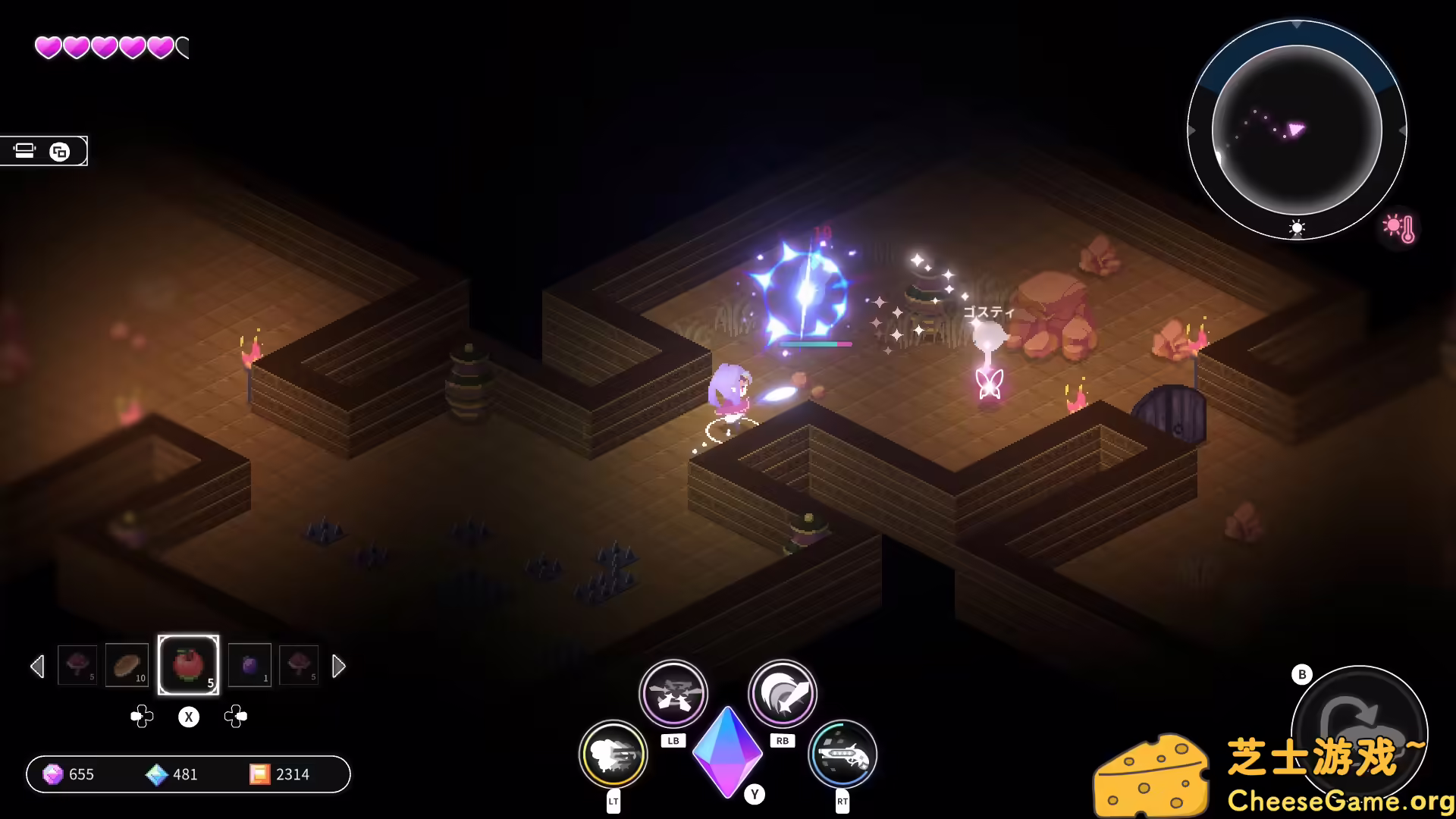Click the right d-pad prompt icon
1456x819 pixels.
coord(236,715)
